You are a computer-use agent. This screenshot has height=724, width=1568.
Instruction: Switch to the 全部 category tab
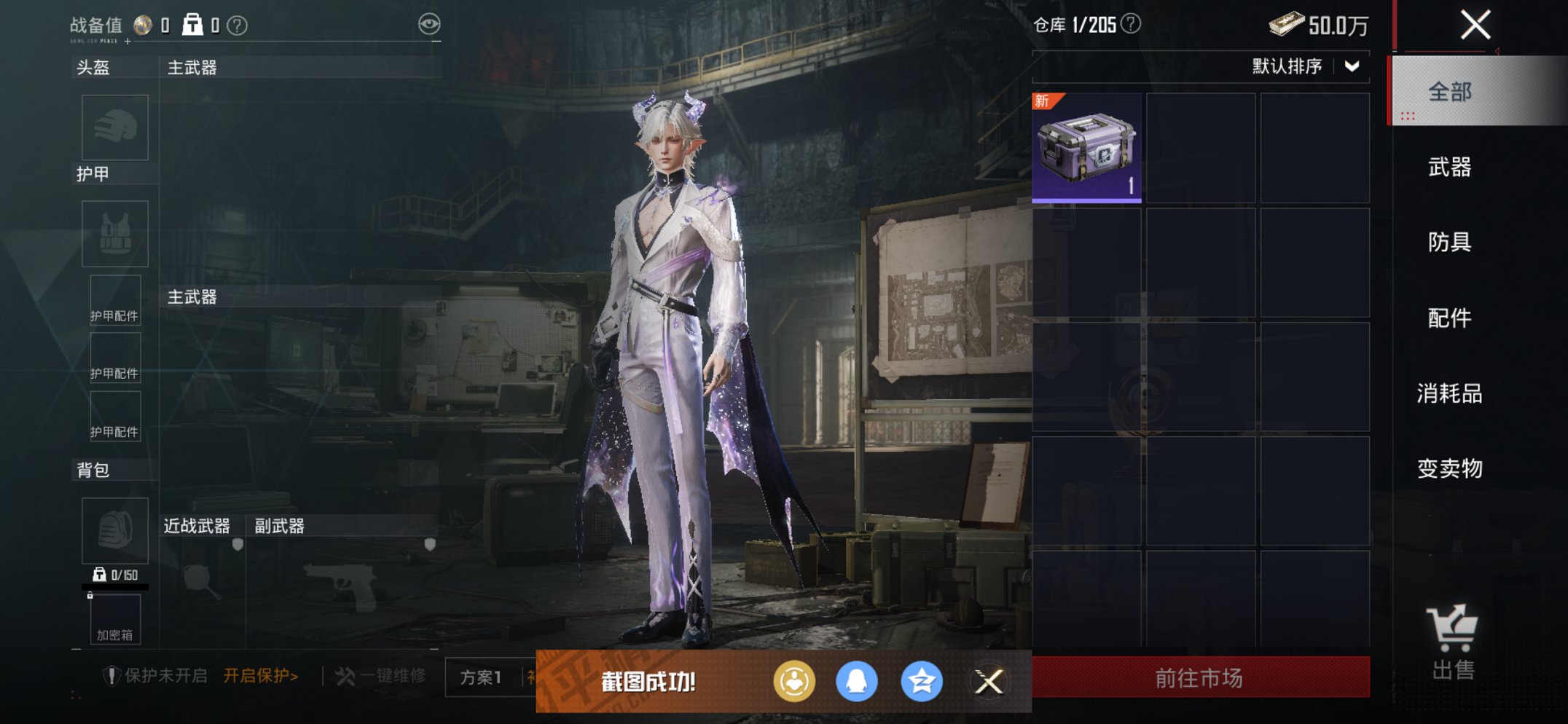(1450, 92)
